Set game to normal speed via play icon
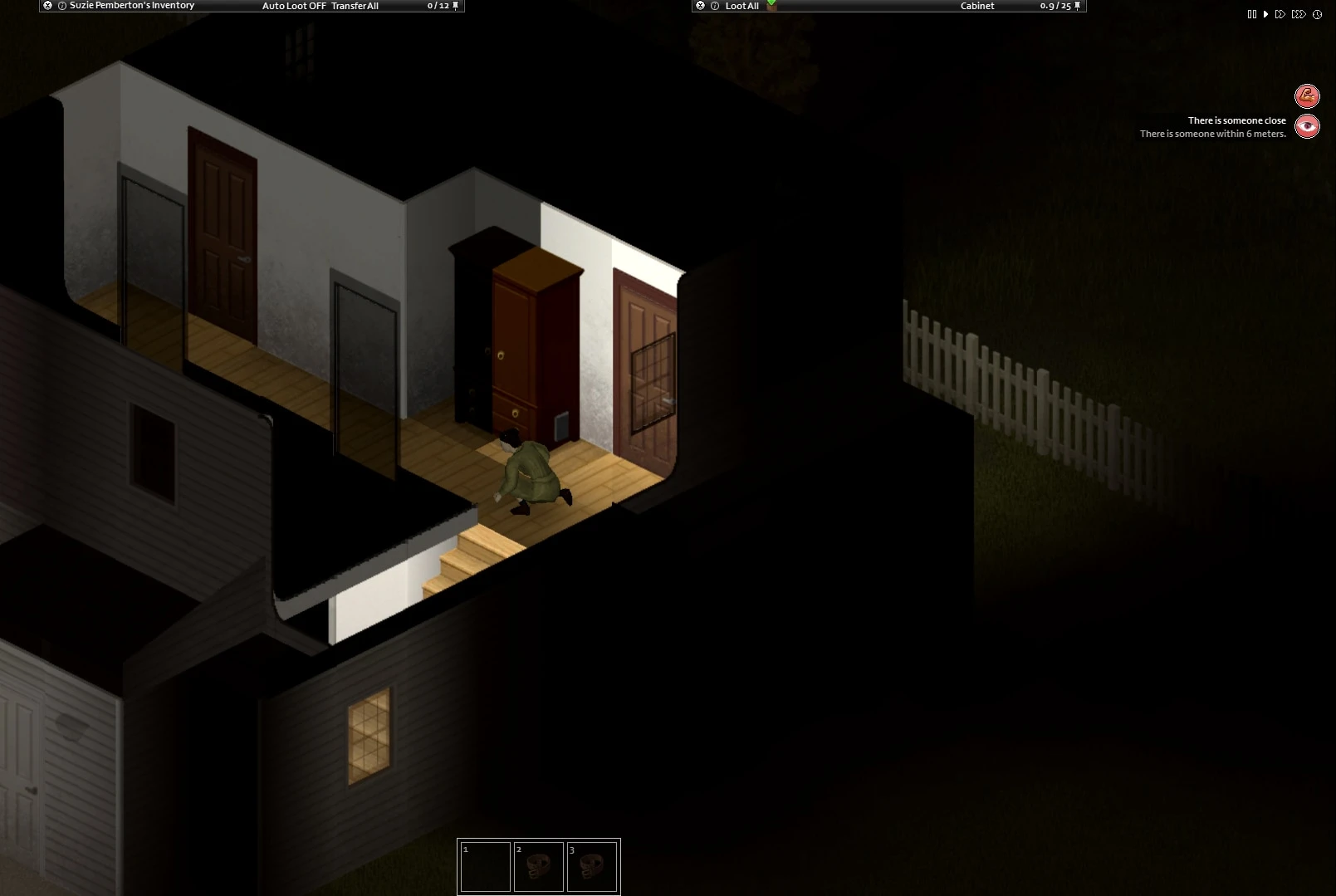The width and height of the screenshot is (1336, 896). click(x=1266, y=14)
